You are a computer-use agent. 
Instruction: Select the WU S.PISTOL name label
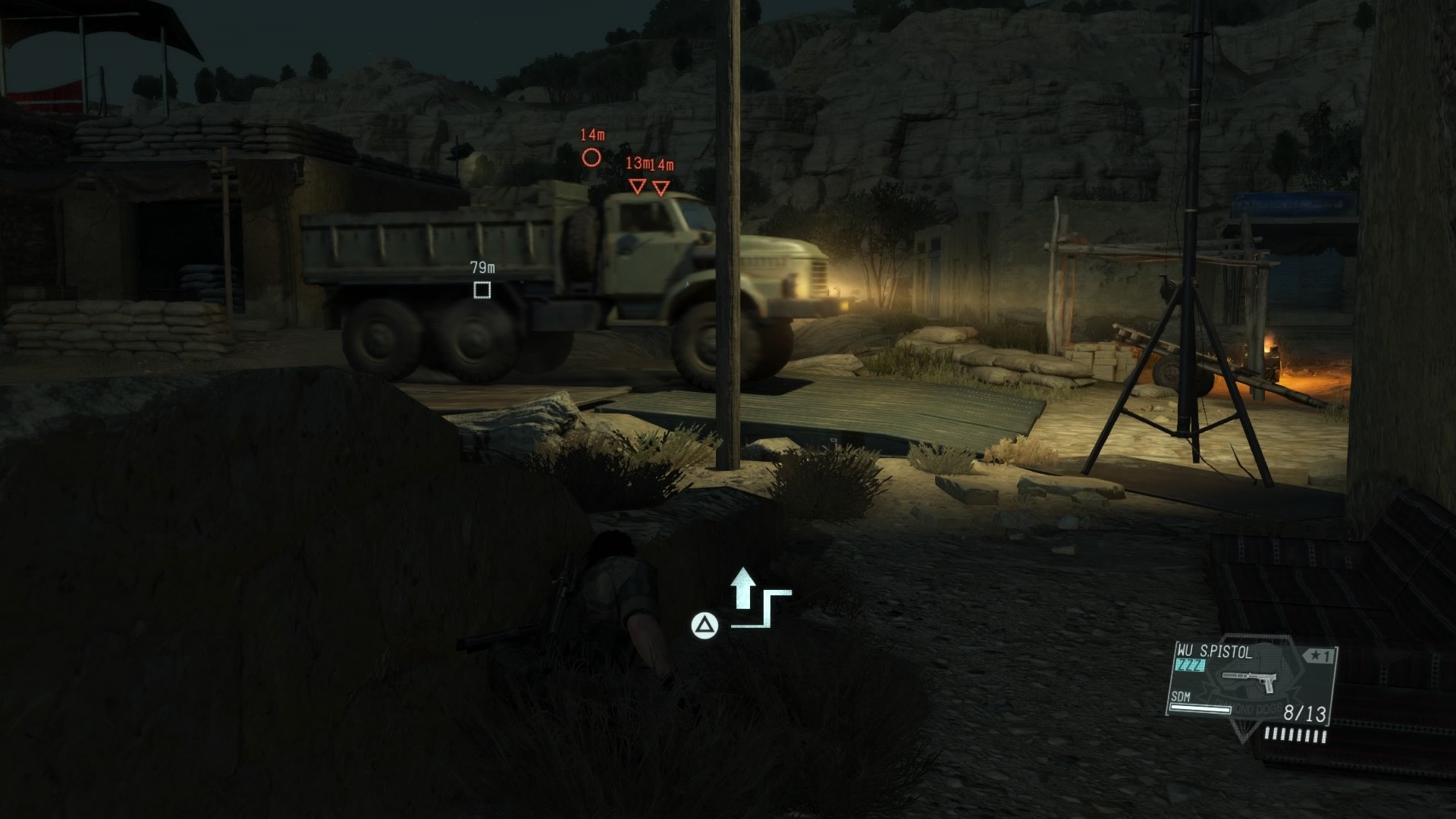pyautogui.click(x=1214, y=652)
